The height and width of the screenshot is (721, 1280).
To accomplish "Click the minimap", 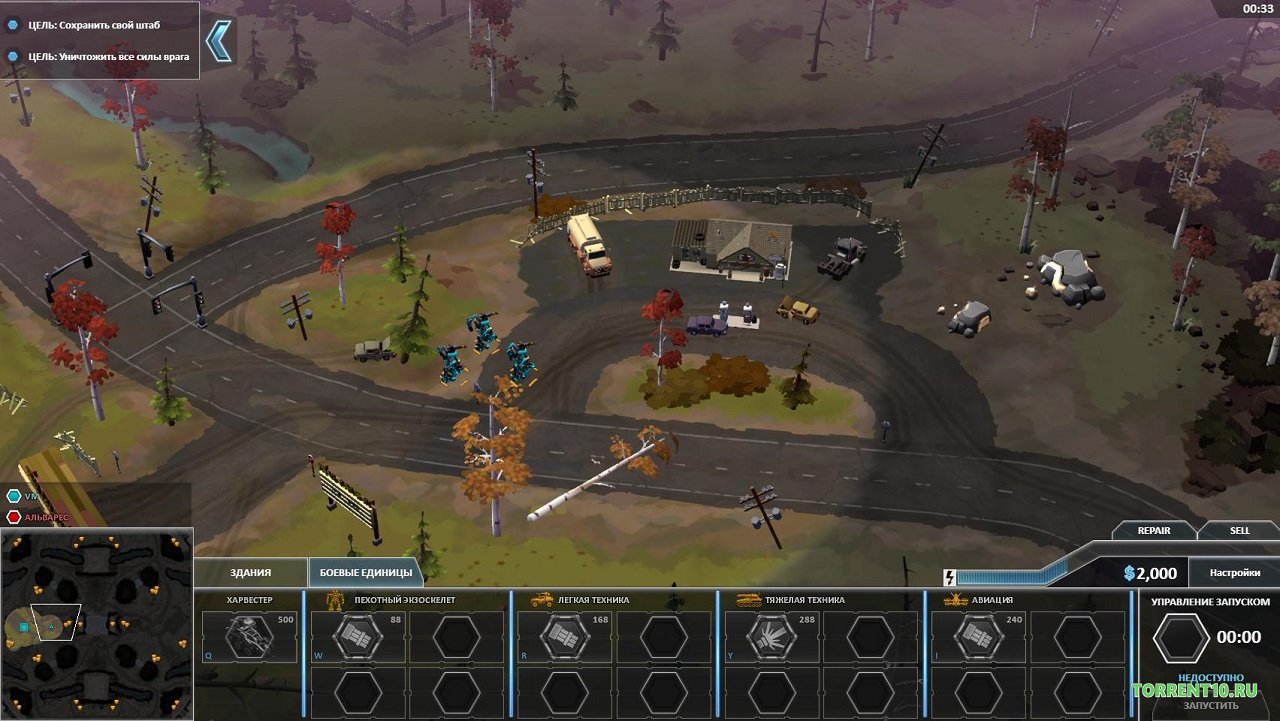I will pos(96,624).
